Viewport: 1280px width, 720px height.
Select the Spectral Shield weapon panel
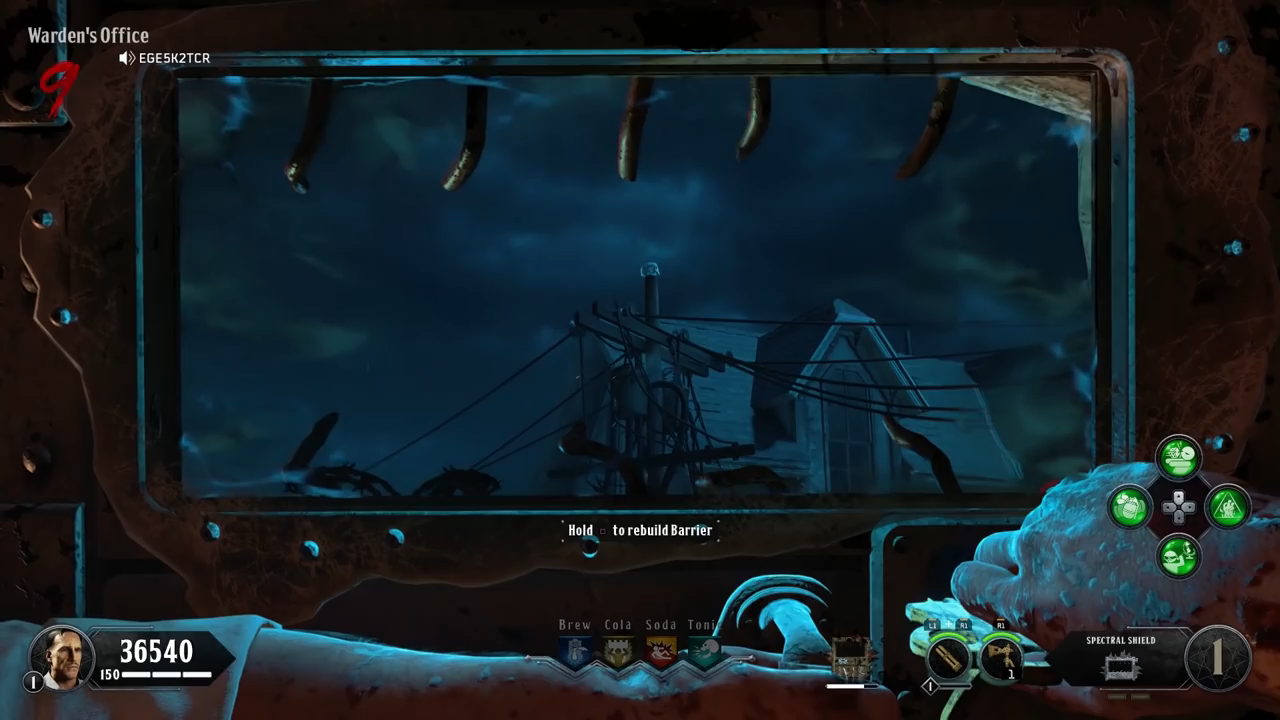click(x=1120, y=660)
